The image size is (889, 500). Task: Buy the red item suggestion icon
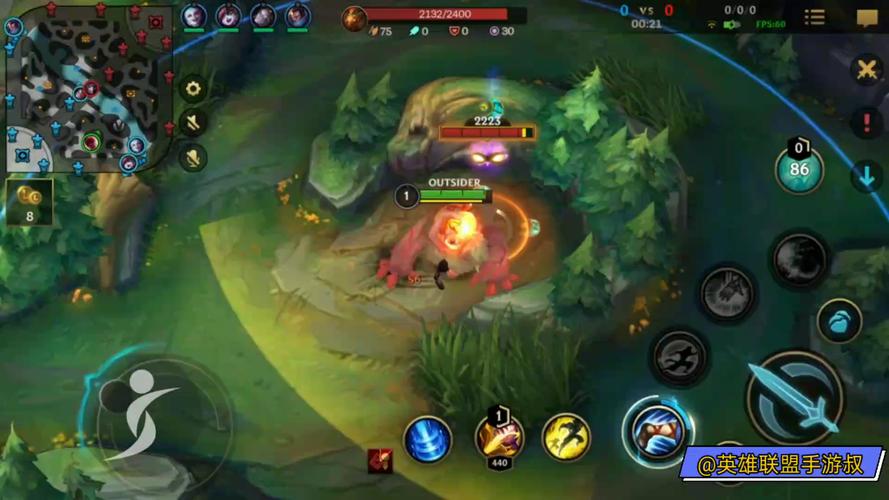pos(380,460)
